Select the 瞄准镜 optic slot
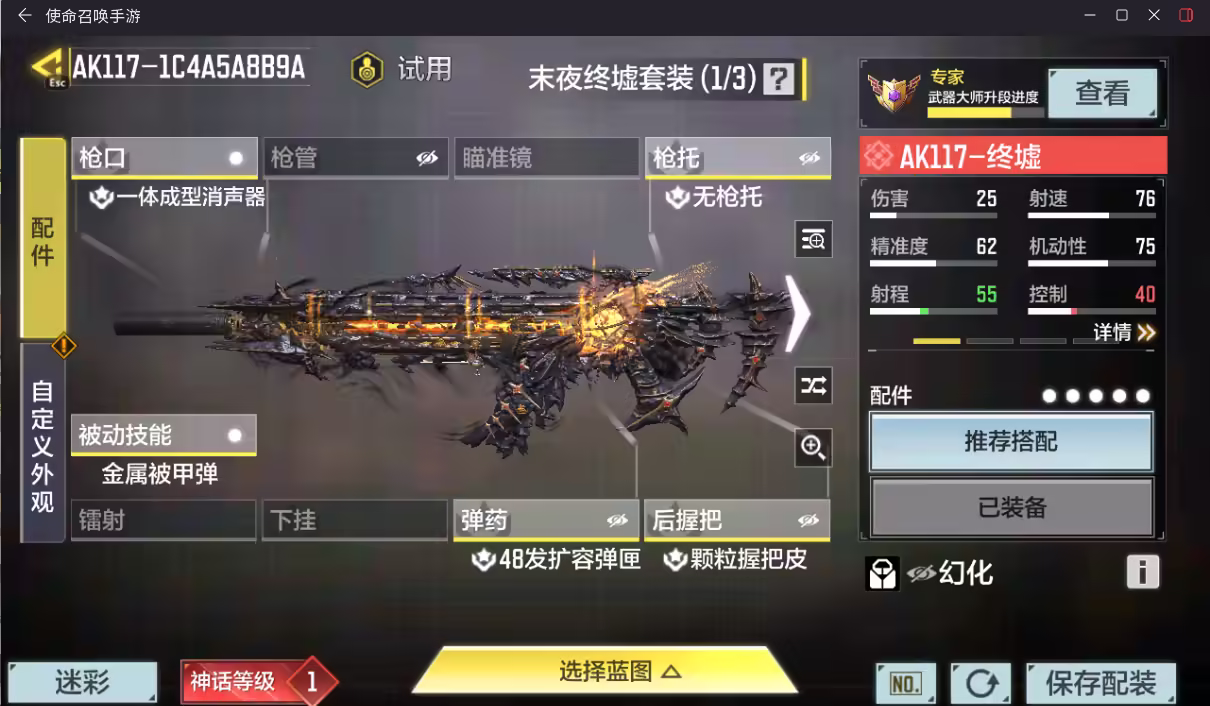 click(546, 158)
